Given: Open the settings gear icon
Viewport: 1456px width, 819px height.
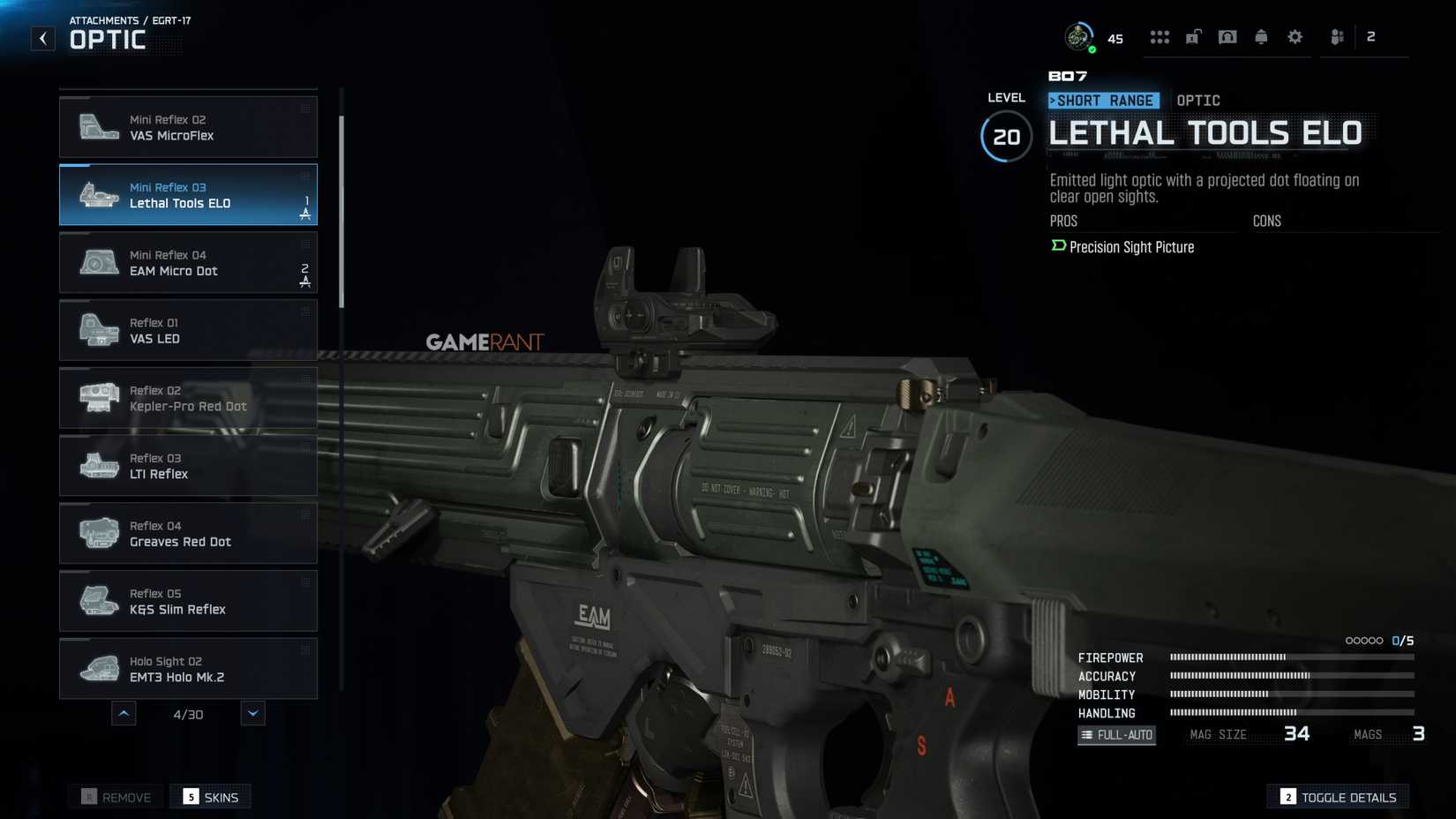Looking at the screenshot, I should pyautogui.click(x=1294, y=36).
